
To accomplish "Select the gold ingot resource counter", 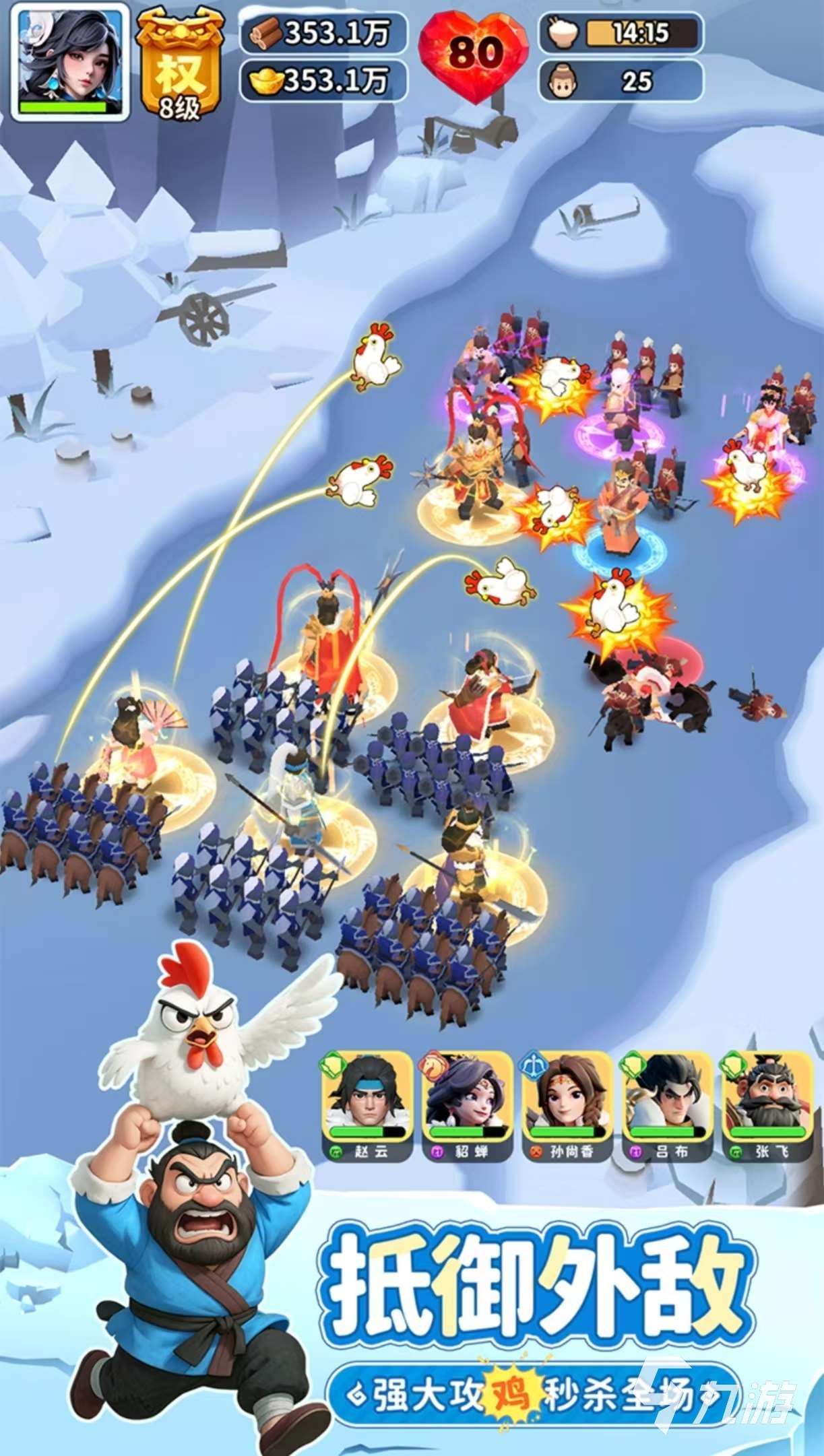I will tap(324, 81).
